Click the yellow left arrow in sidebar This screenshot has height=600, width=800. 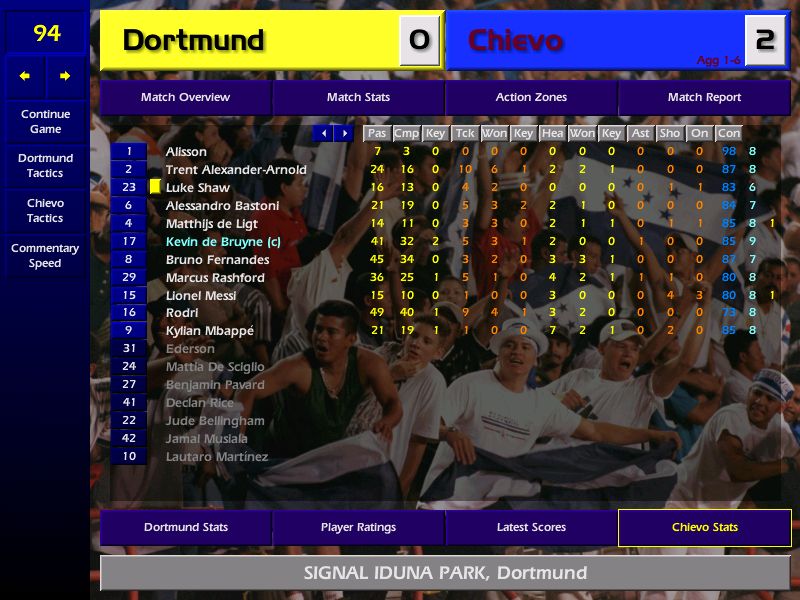coord(25,76)
